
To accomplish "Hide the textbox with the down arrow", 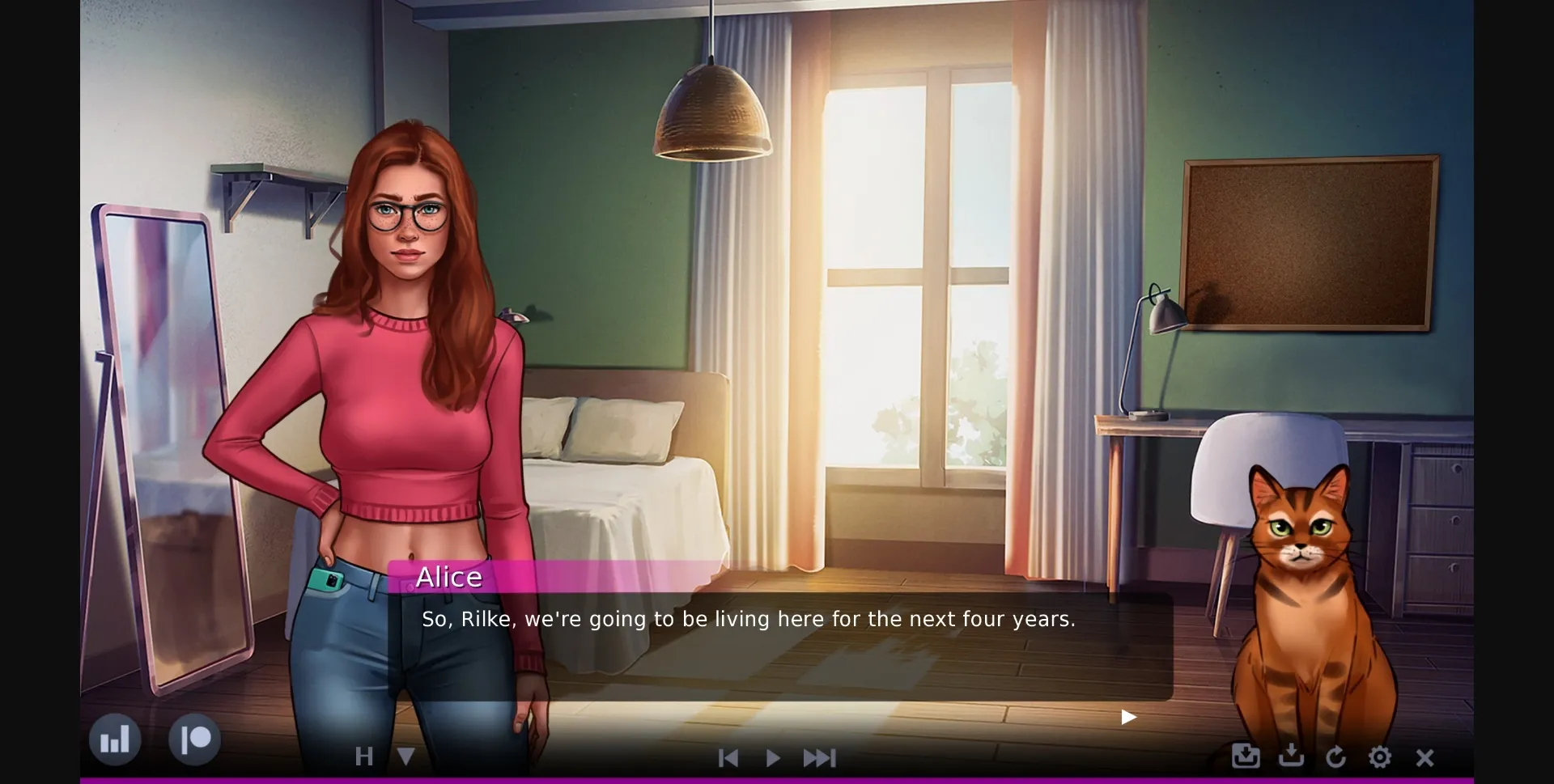I will coord(405,757).
